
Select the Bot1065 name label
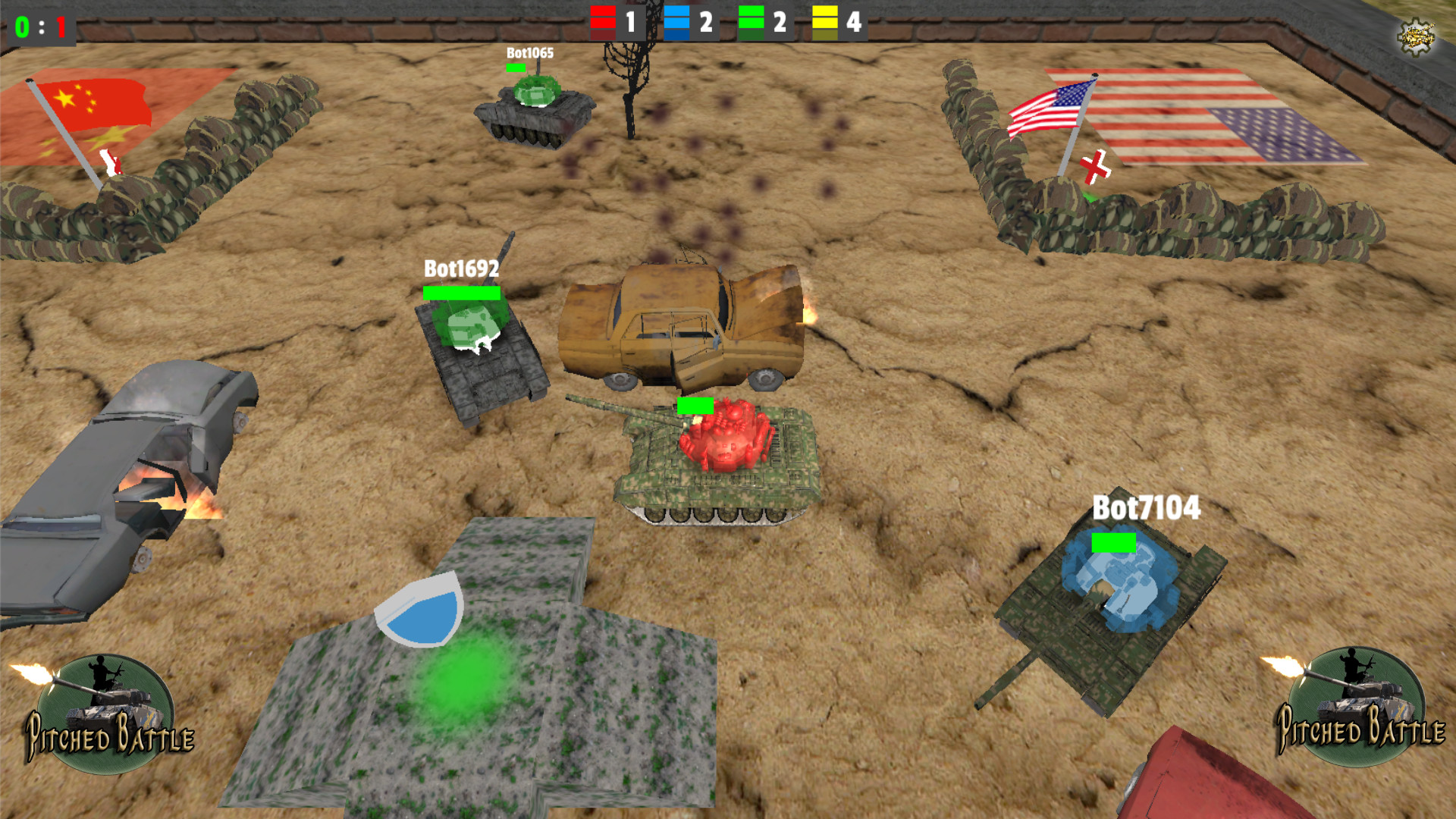(529, 54)
